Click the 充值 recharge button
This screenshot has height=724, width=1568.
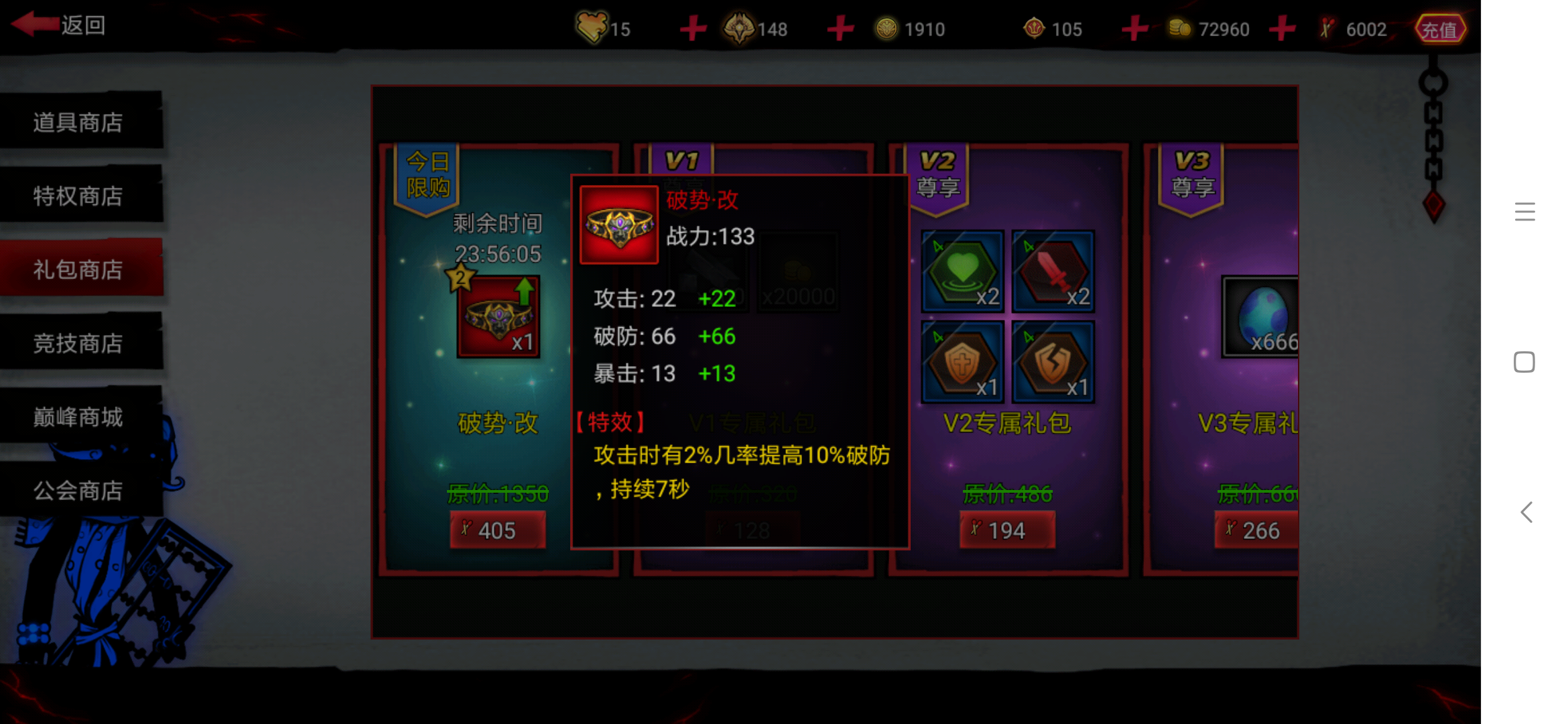click(x=1440, y=28)
